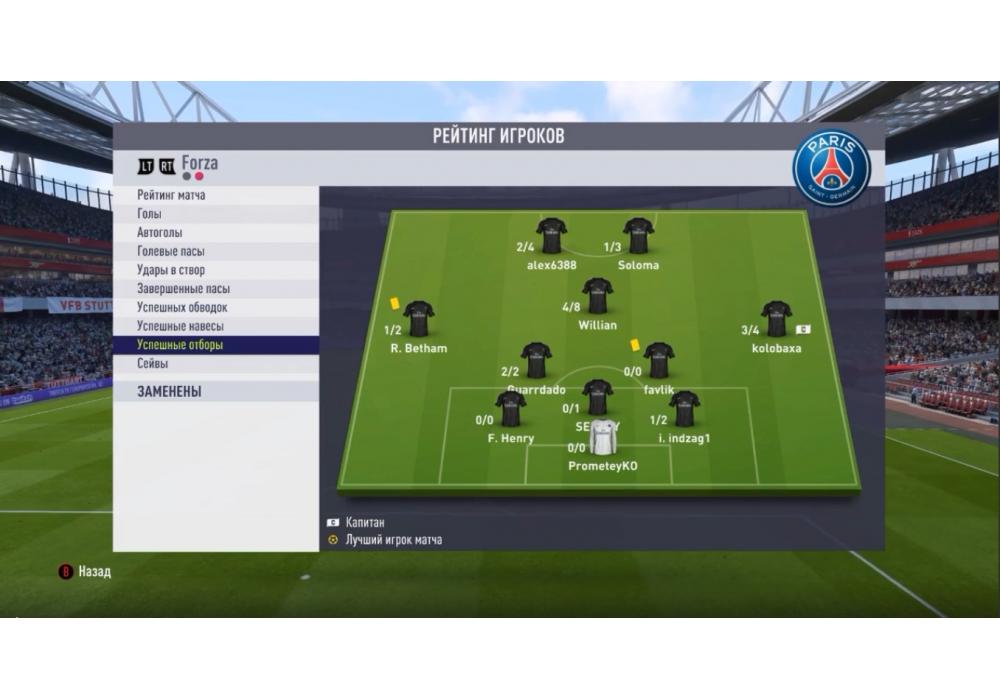
Task: Click the highlighted Успешные отборы entry
Action: point(180,345)
